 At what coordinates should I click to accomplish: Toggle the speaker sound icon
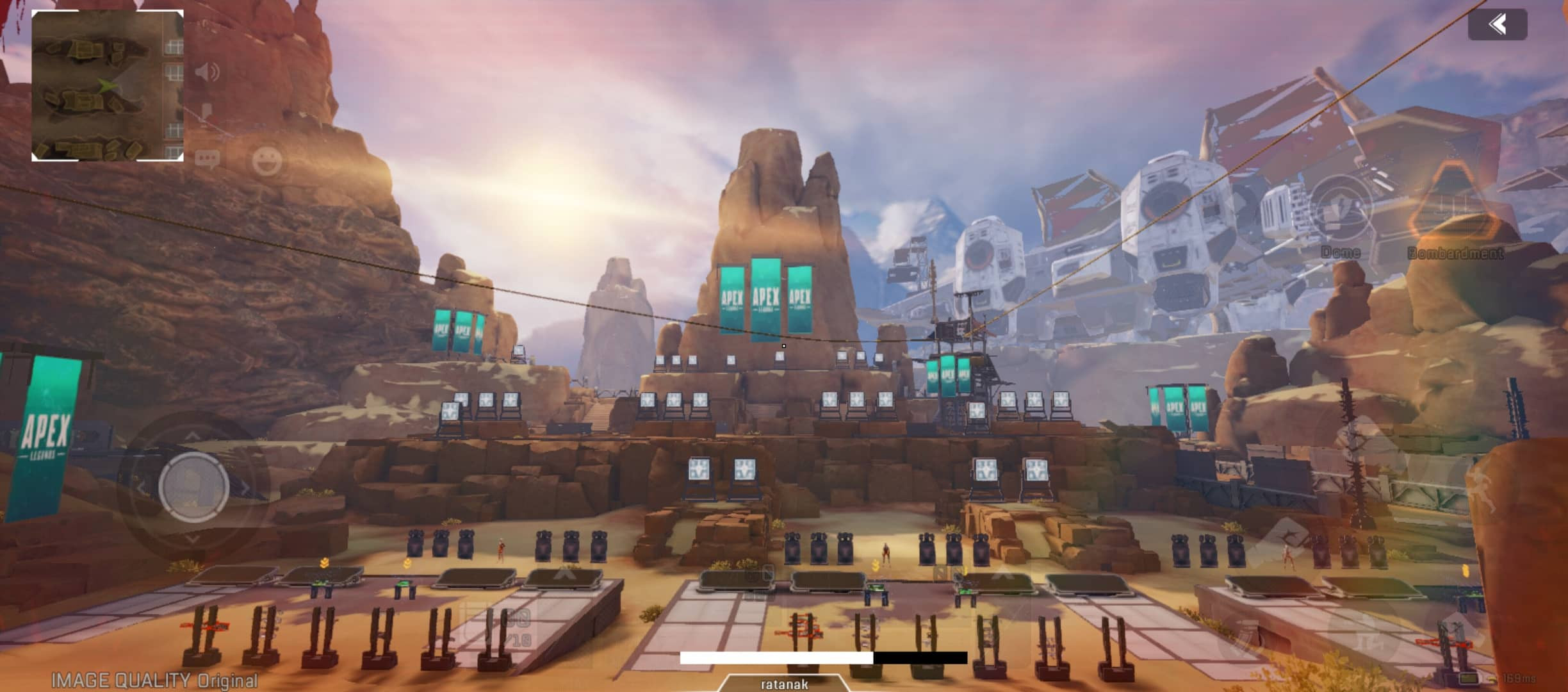coord(207,72)
